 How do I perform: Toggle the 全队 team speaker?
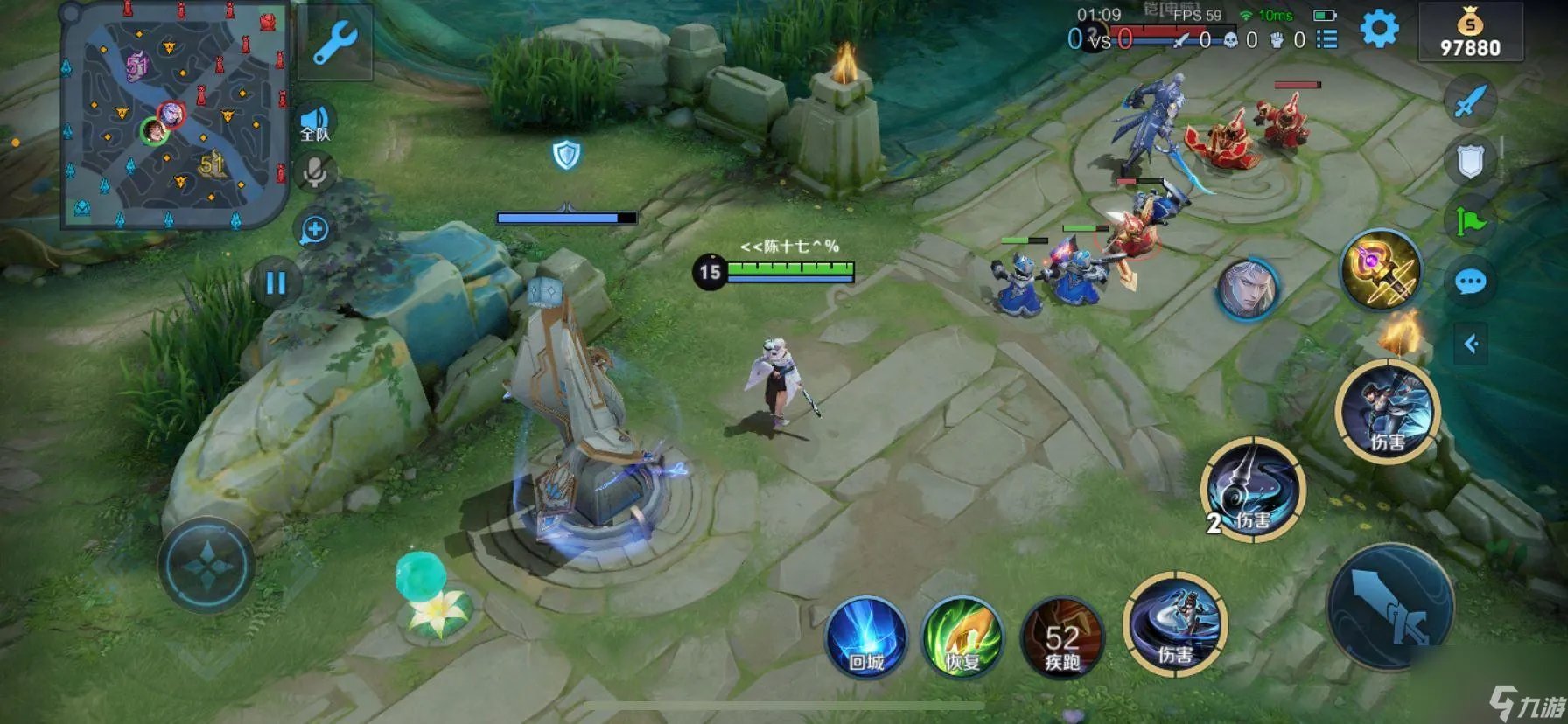[315, 124]
